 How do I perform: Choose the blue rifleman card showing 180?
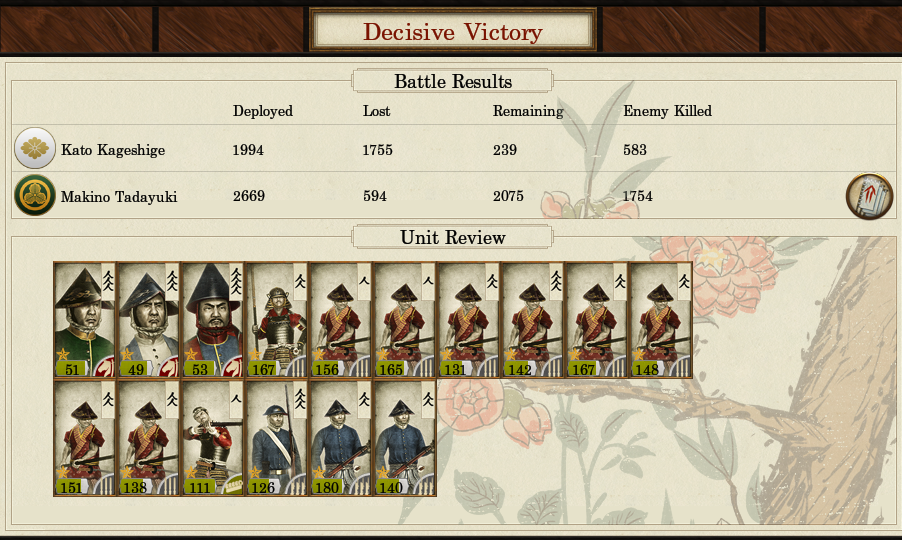(340, 439)
